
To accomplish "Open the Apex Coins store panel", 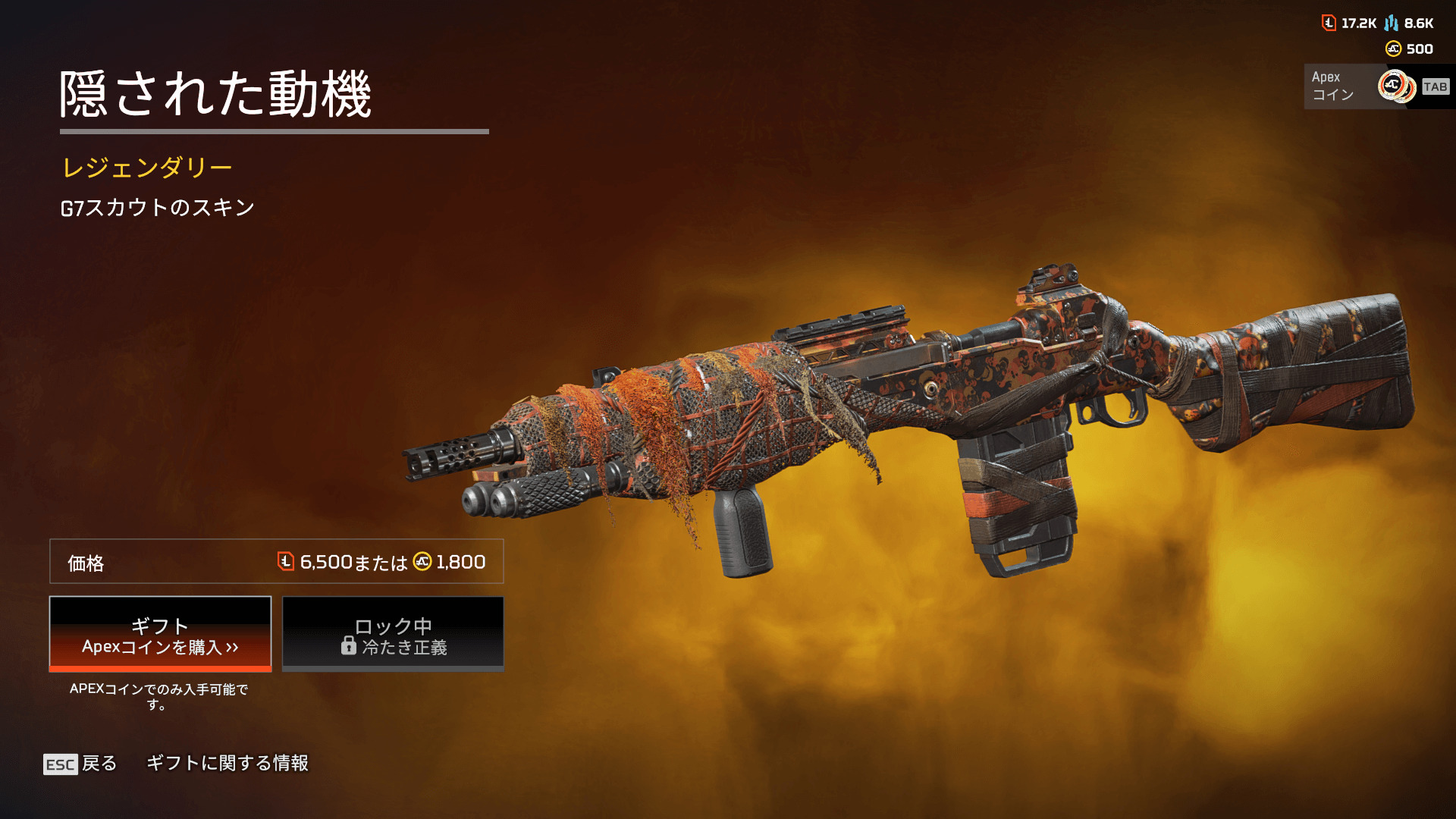I will [x=1377, y=86].
